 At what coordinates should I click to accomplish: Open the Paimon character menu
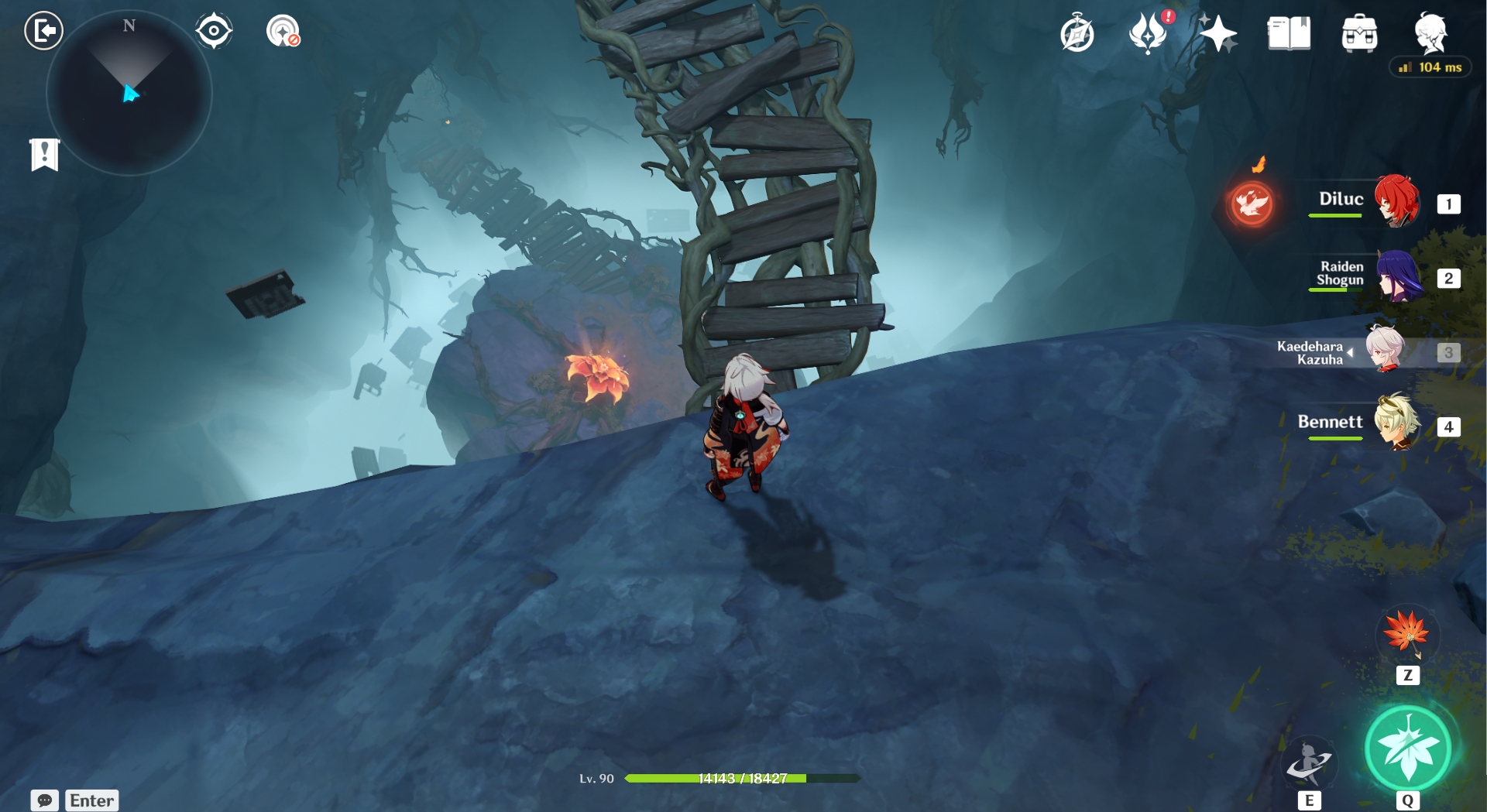point(1430,33)
